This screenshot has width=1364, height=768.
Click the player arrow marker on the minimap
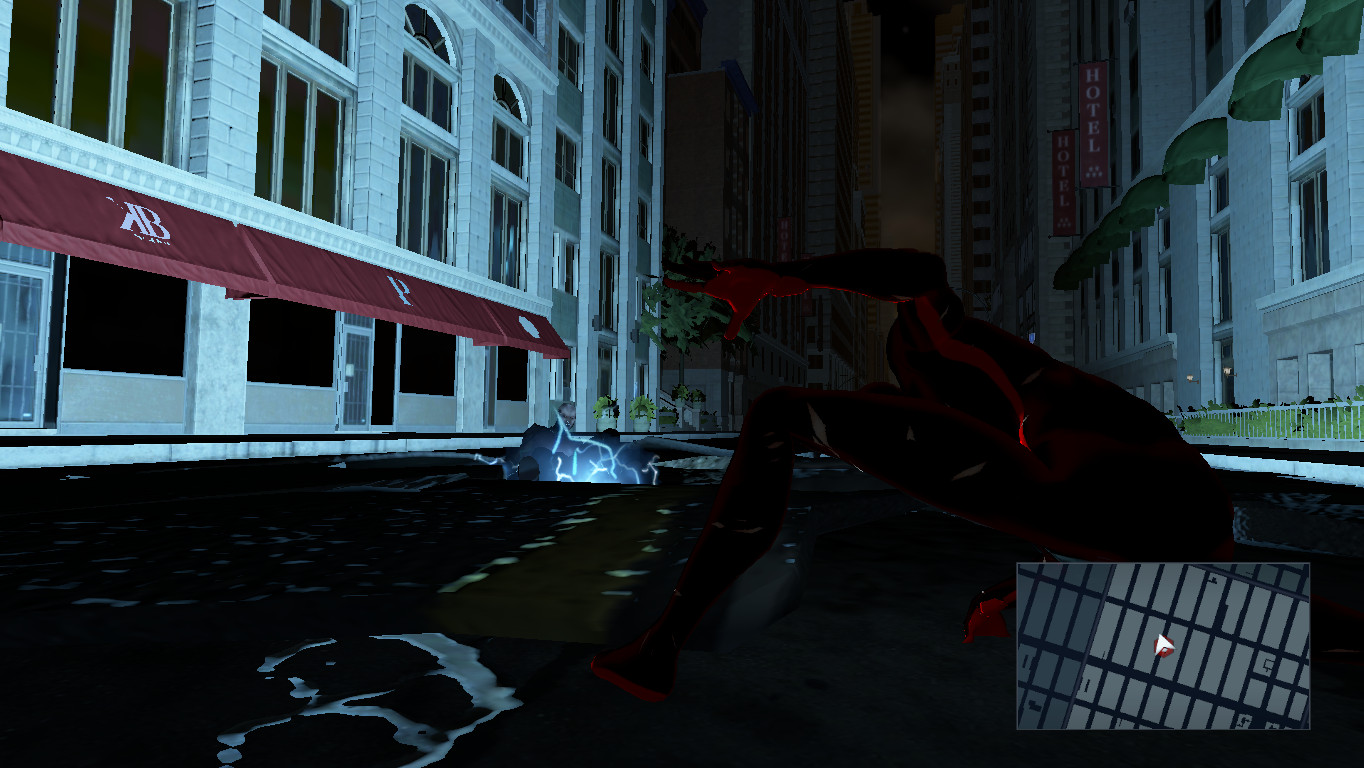(x=1163, y=644)
